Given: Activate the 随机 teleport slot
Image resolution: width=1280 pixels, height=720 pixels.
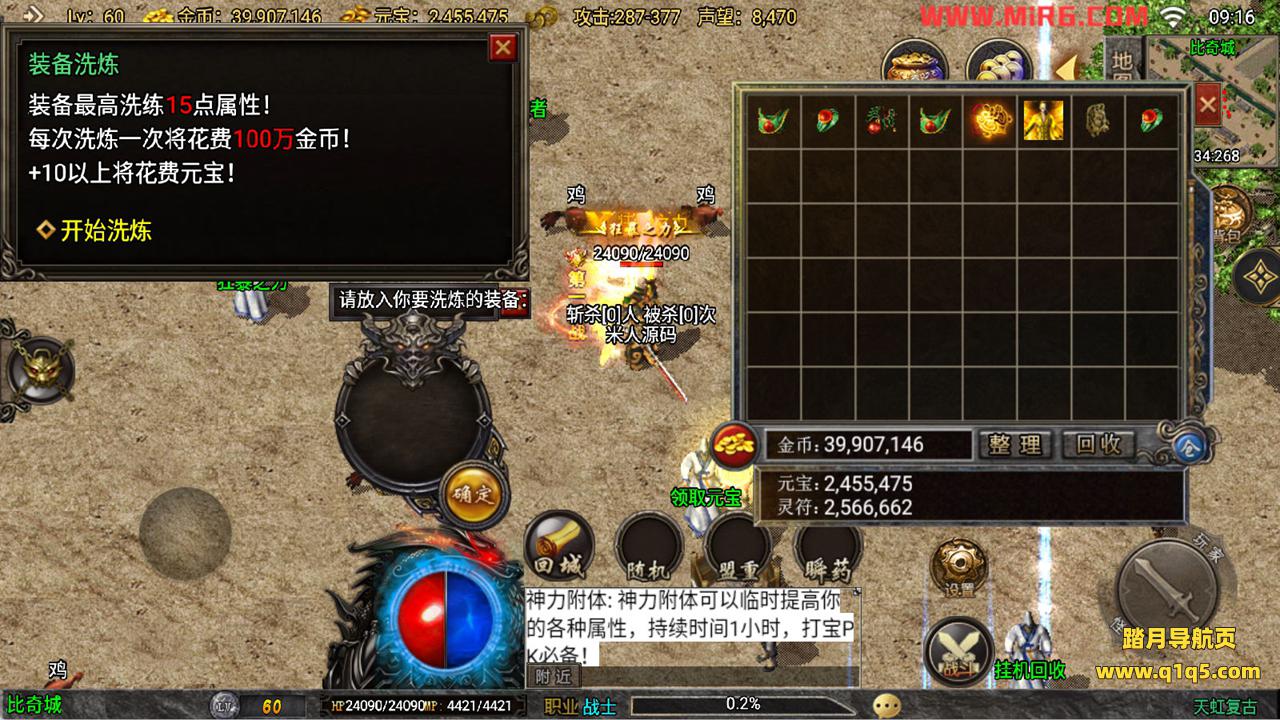Looking at the screenshot, I should pyautogui.click(x=648, y=549).
